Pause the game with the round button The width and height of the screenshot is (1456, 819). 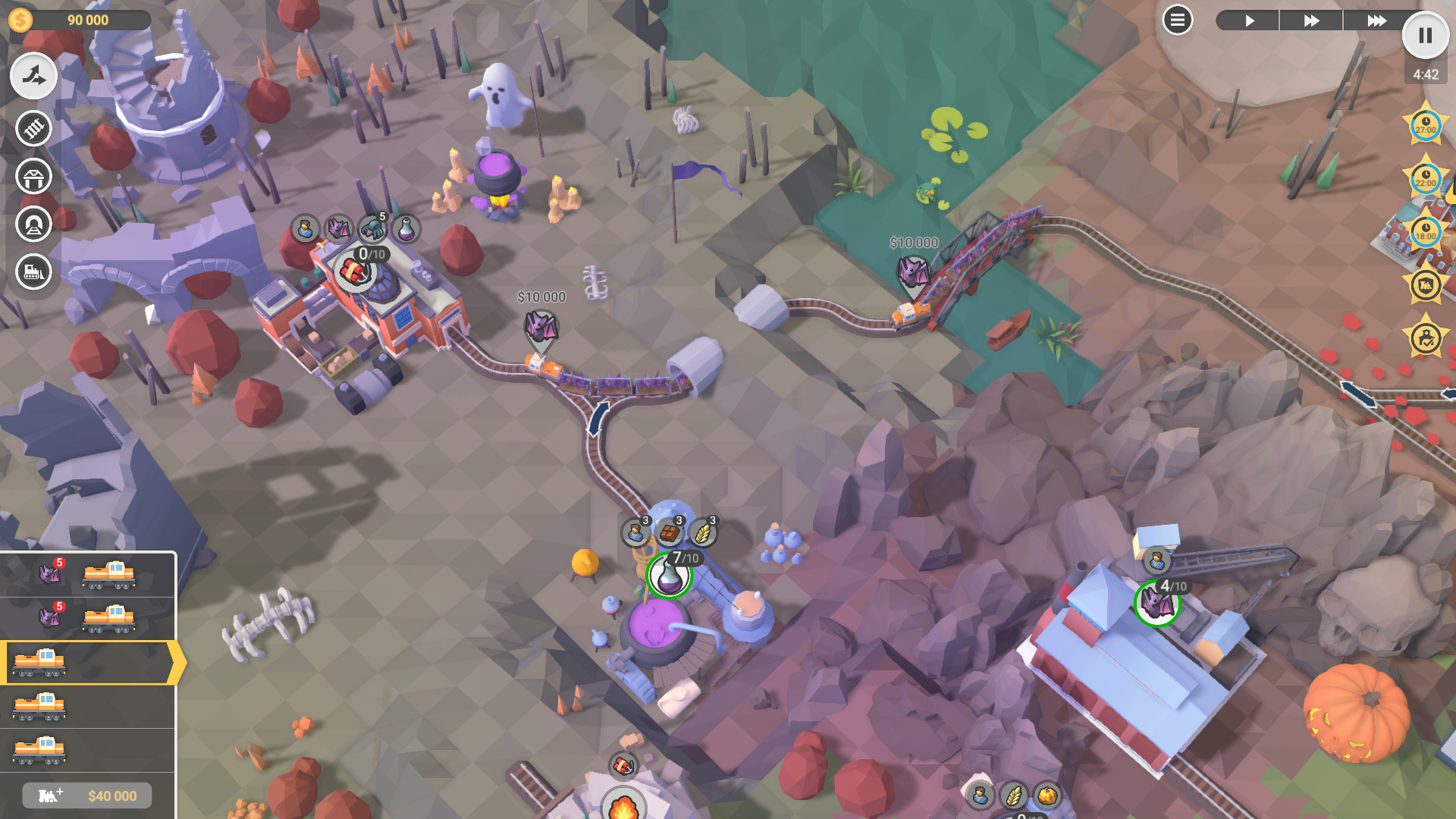tap(1425, 36)
